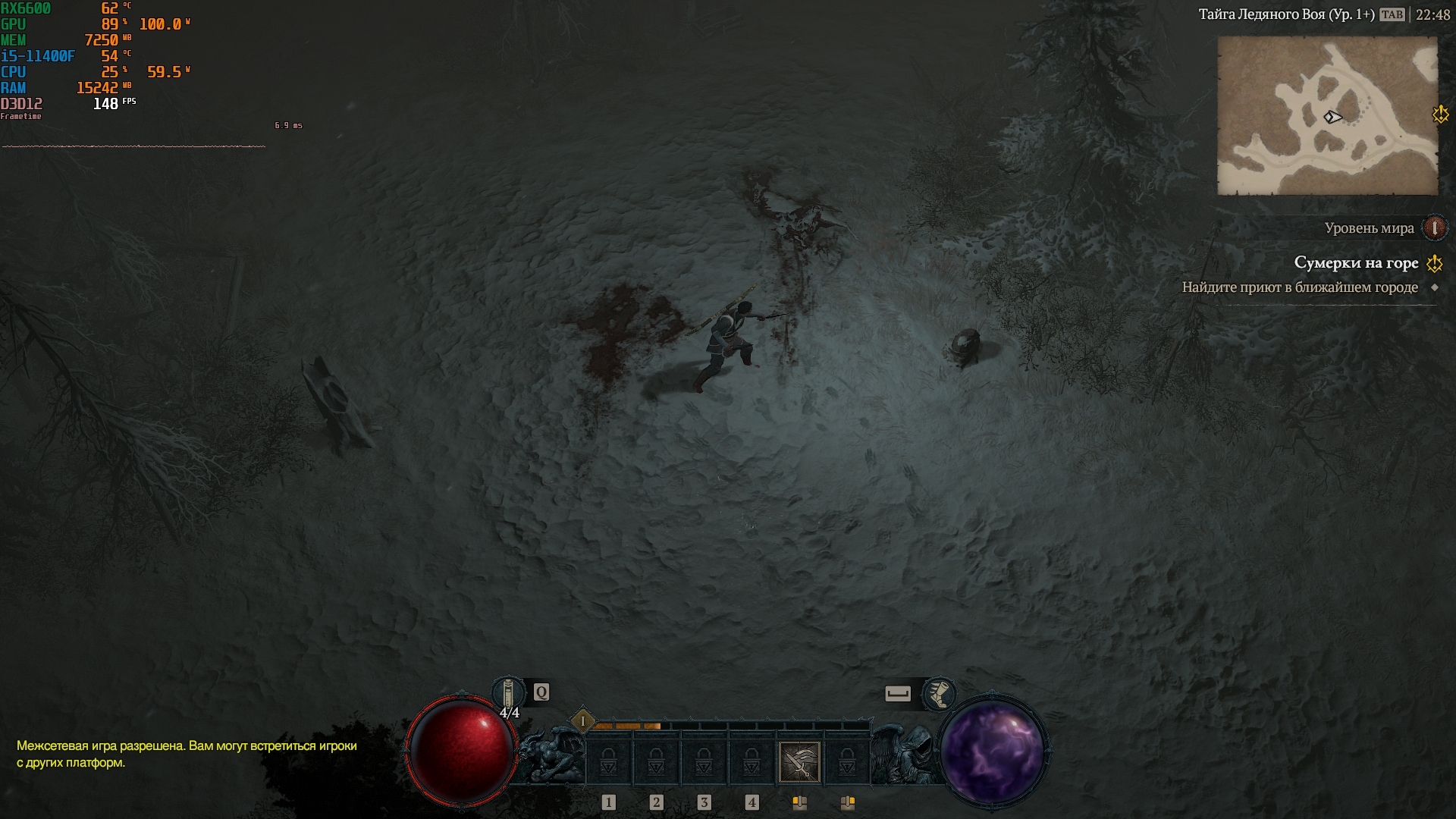Click the World Tier emblem icon
The height and width of the screenshot is (819, 1456).
coord(1434,227)
